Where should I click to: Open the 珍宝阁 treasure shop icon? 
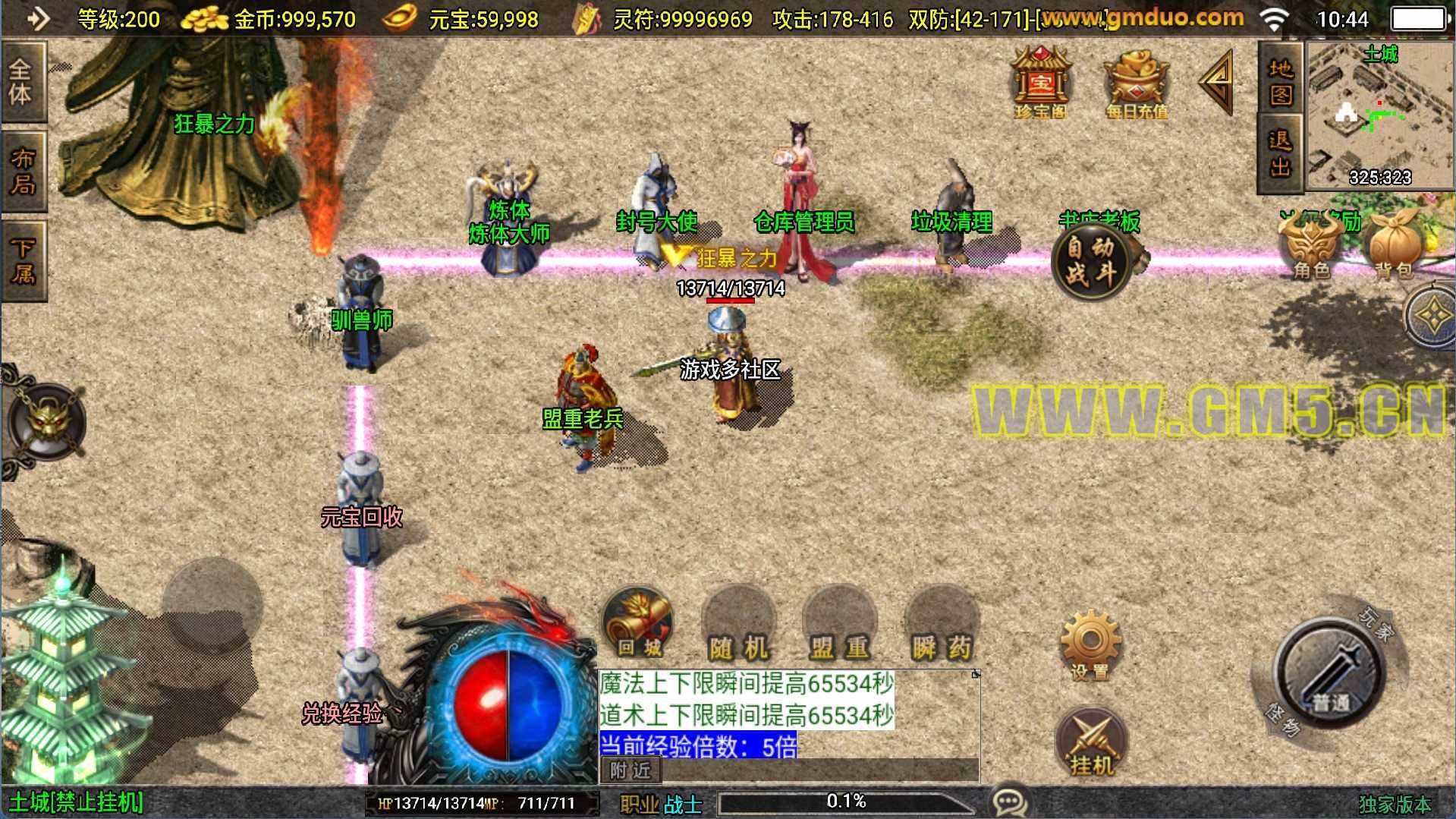pyautogui.click(x=1040, y=82)
